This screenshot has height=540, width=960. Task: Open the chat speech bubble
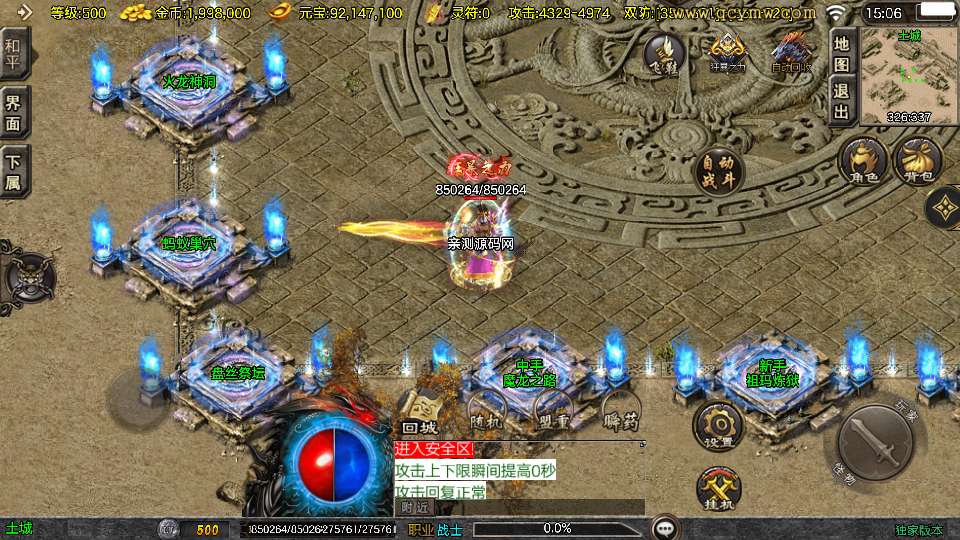point(664,528)
